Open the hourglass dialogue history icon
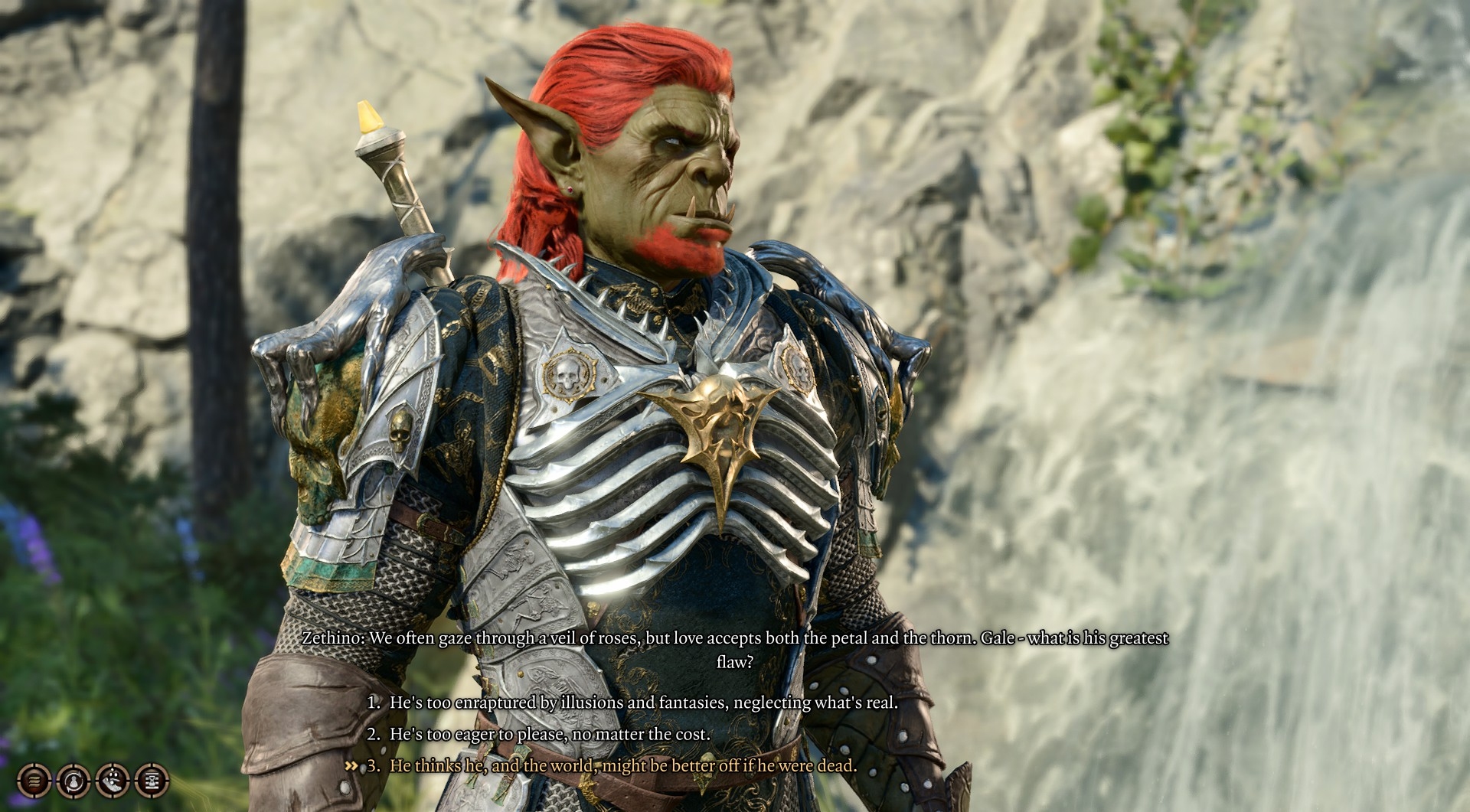1470x812 pixels. 152,781
